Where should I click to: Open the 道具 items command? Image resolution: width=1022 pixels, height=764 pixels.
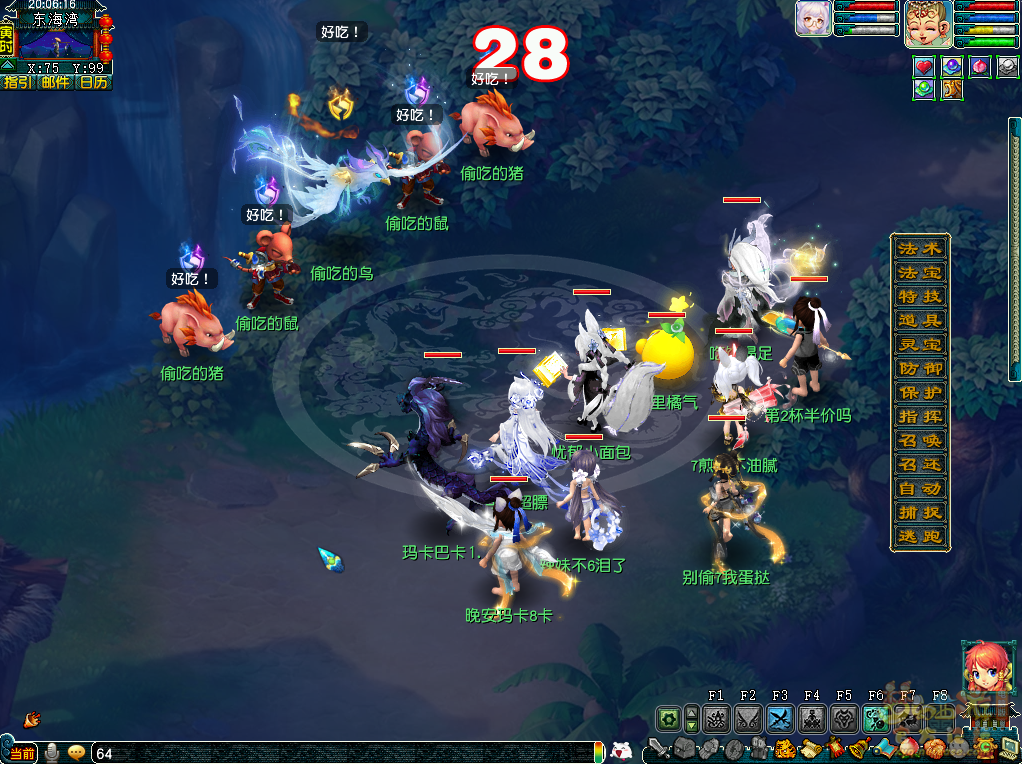point(919,321)
